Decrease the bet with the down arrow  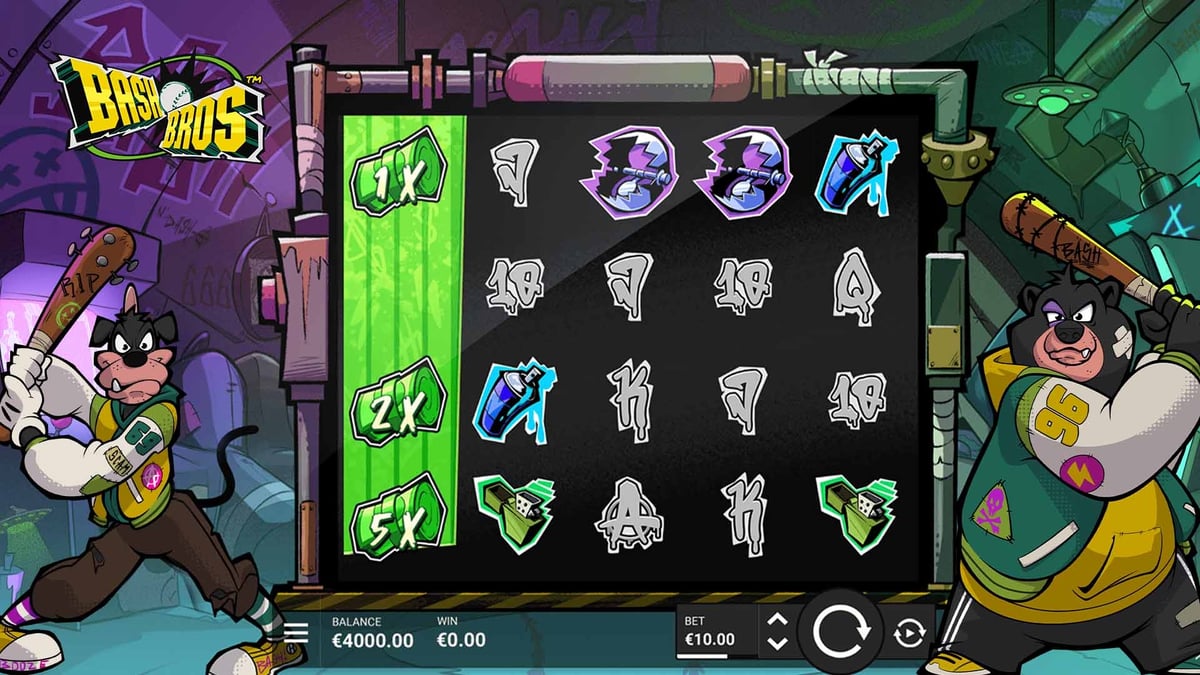tap(777, 643)
